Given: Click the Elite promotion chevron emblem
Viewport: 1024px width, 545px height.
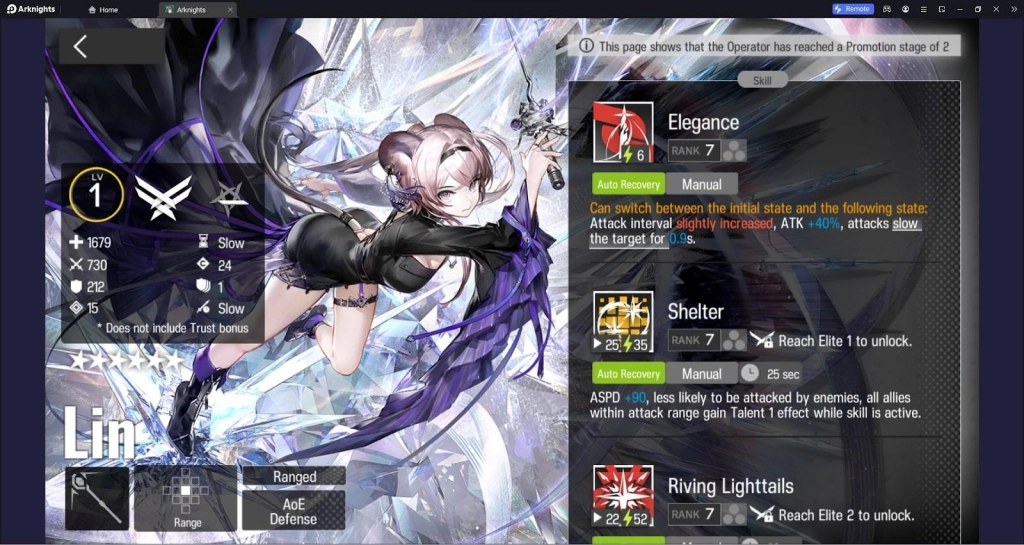Looking at the screenshot, I should 163,196.
